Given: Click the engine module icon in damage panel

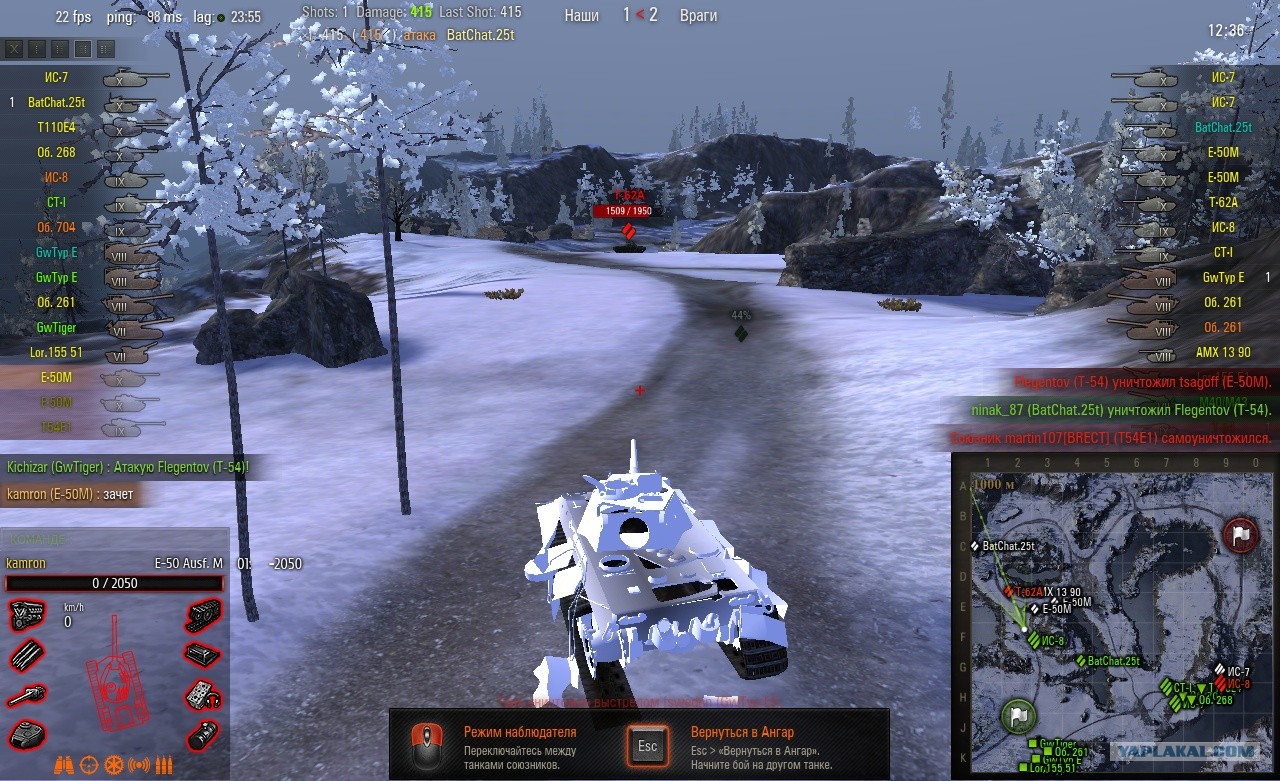Looking at the screenshot, I should tap(27, 615).
